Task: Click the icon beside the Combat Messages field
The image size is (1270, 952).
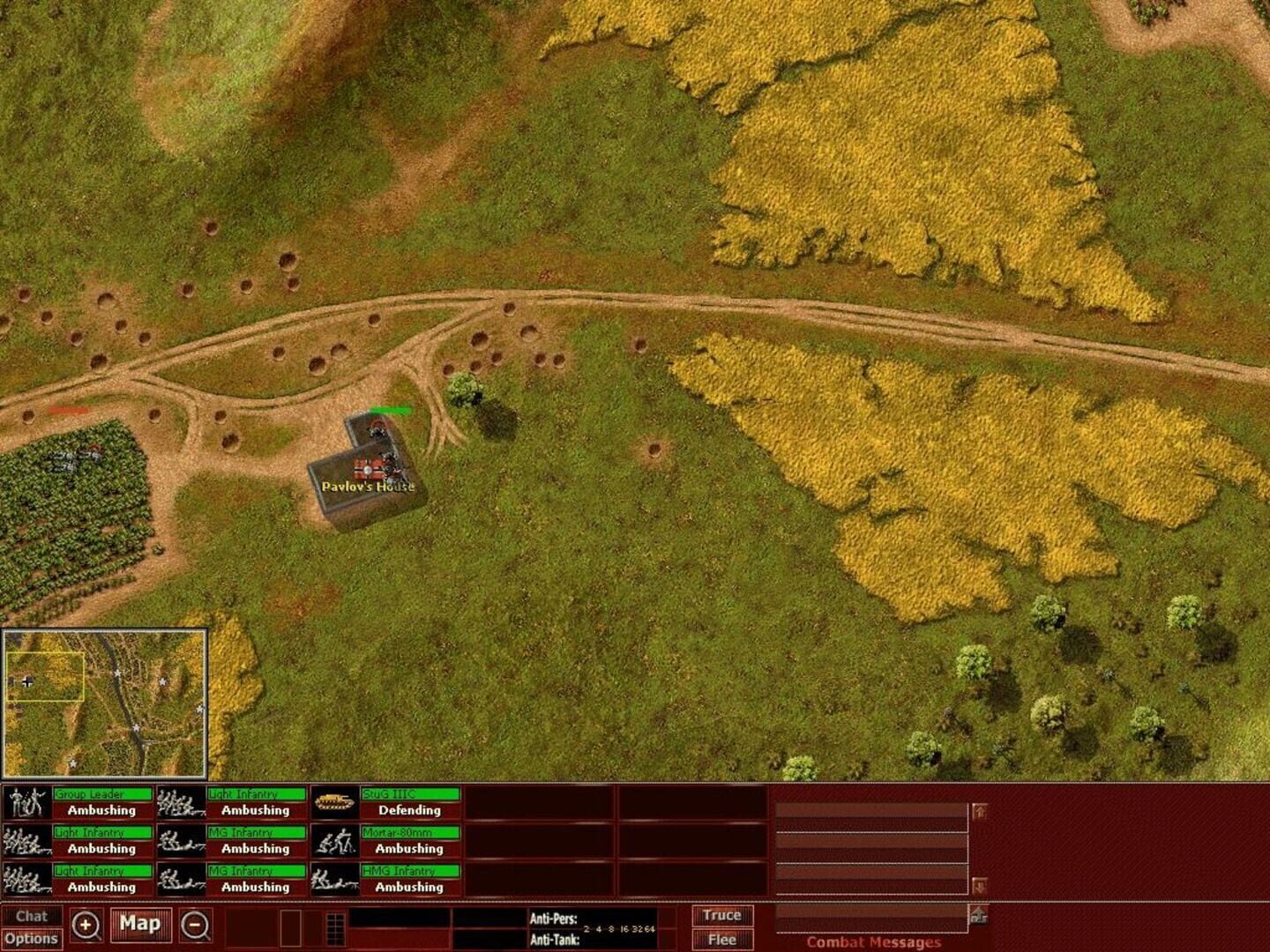Action: point(978,916)
